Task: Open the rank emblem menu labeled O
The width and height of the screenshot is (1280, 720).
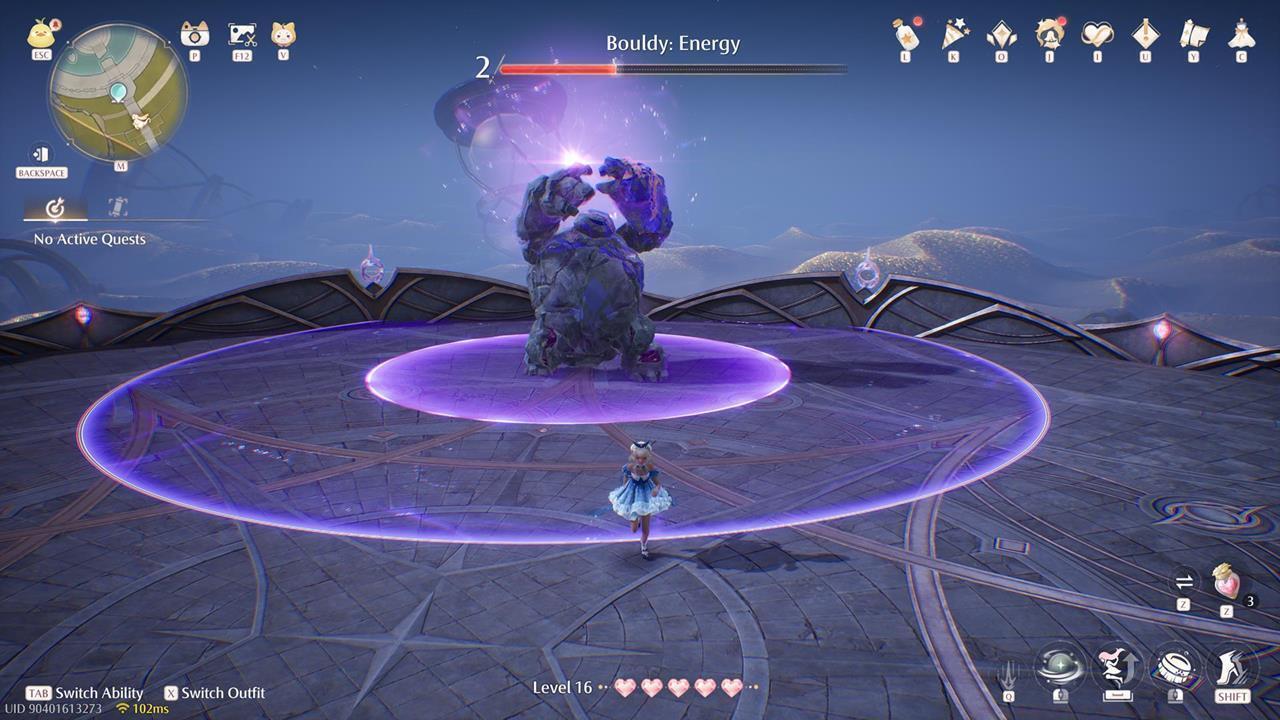Action: [1000, 34]
